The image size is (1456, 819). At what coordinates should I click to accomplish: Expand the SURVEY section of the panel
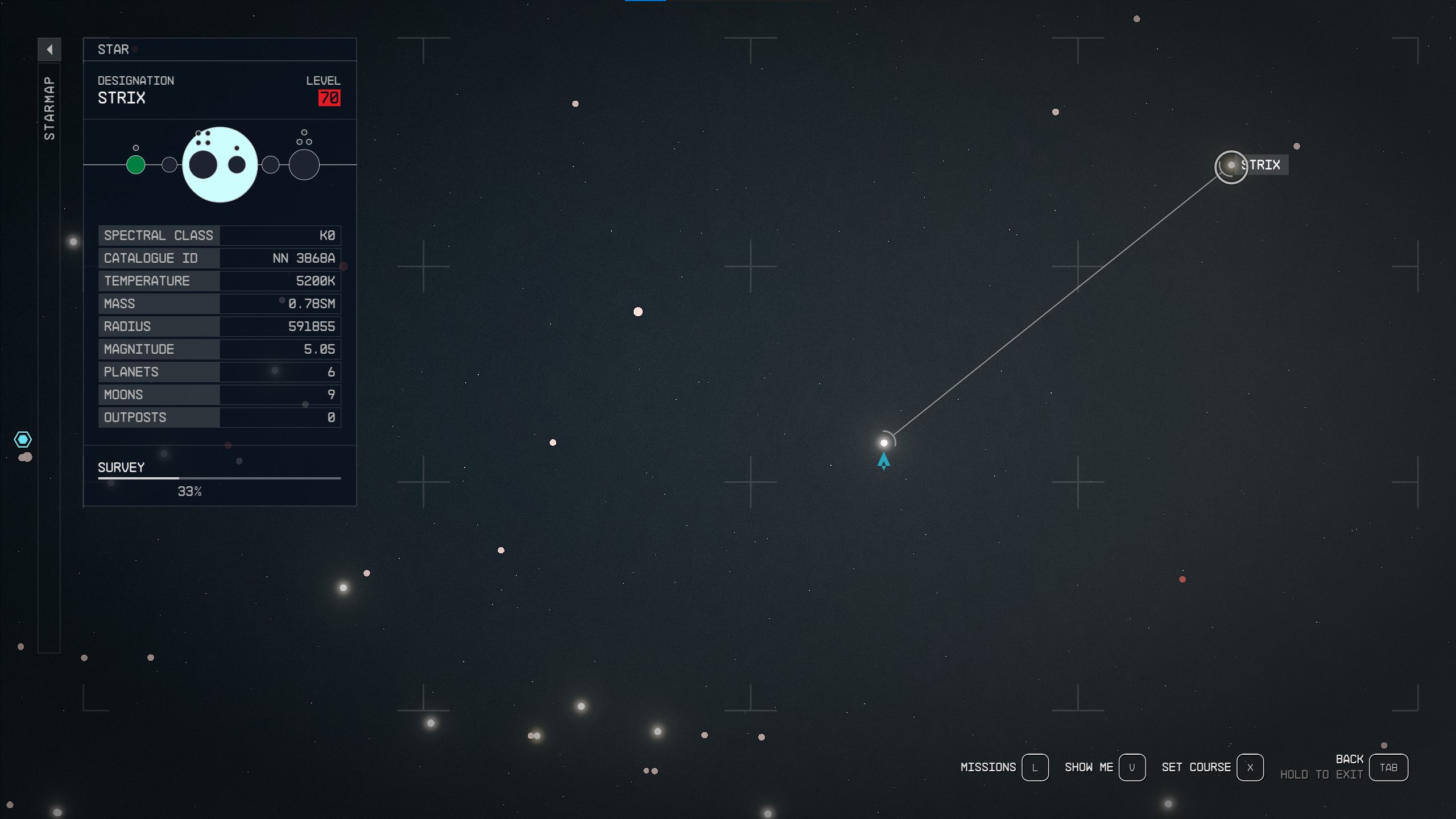pyautogui.click(x=121, y=468)
